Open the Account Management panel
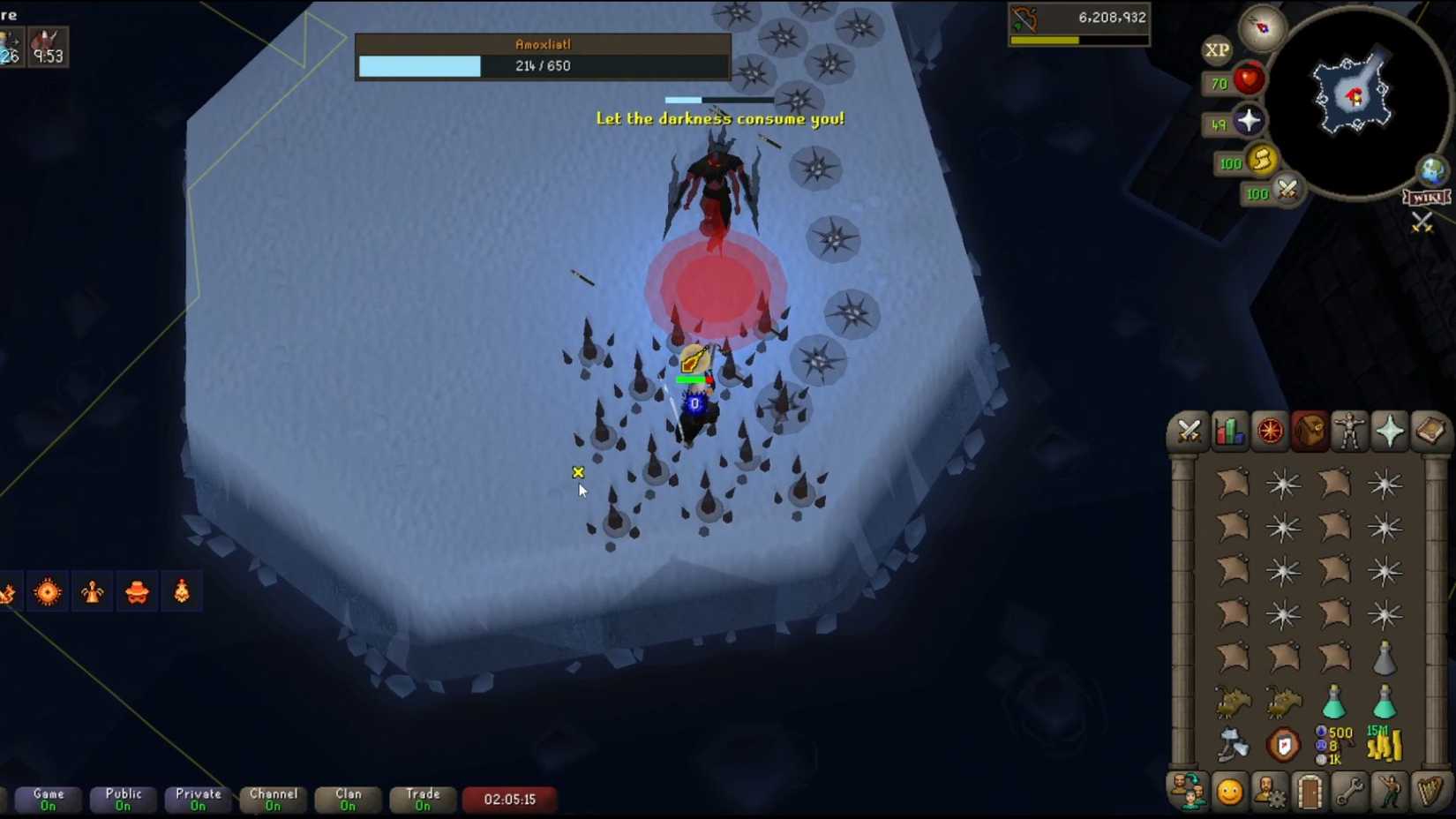The width and height of the screenshot is (1456, 819). [1271, 793]
